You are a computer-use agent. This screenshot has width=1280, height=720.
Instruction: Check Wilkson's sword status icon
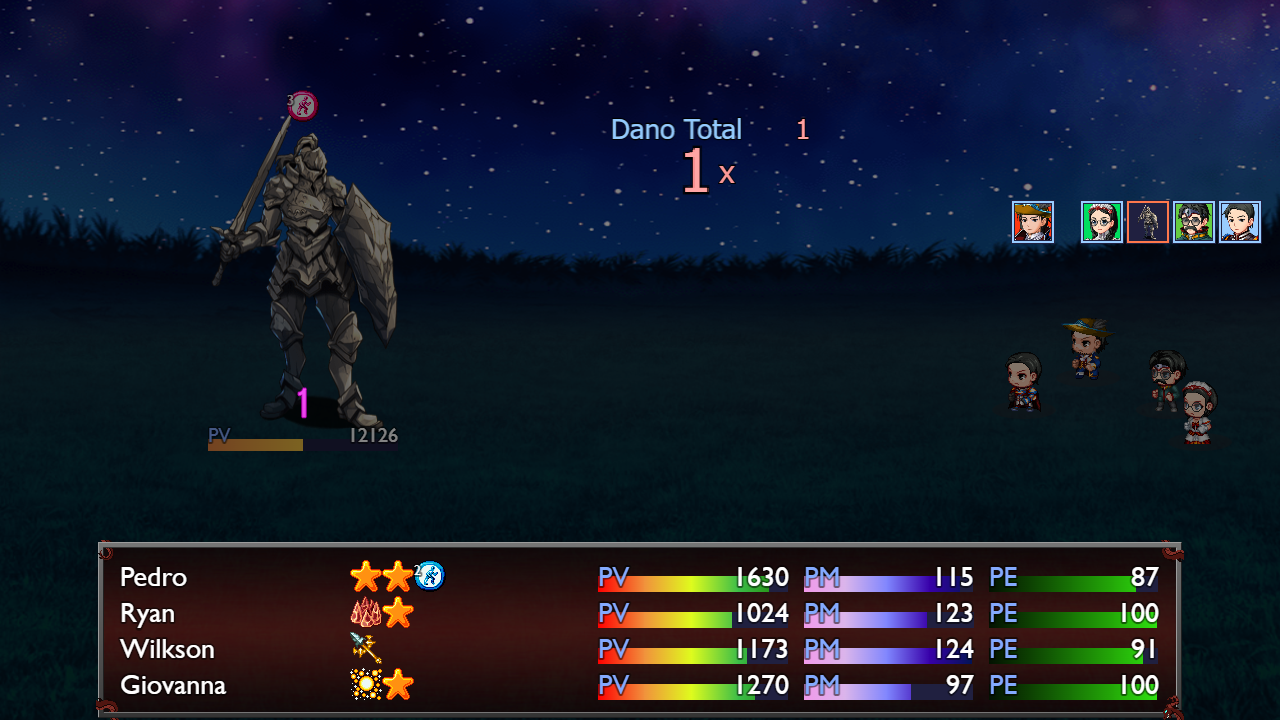[x=366, y=648]
